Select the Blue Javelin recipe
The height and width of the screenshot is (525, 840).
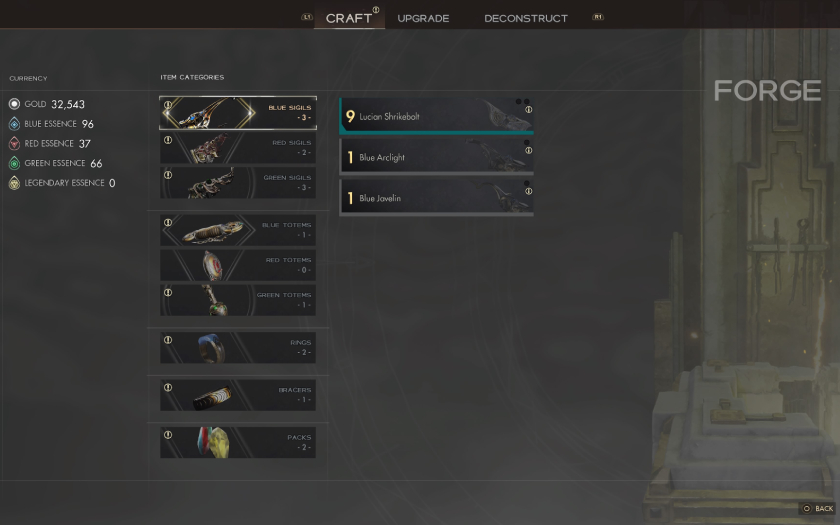point(436,198)
